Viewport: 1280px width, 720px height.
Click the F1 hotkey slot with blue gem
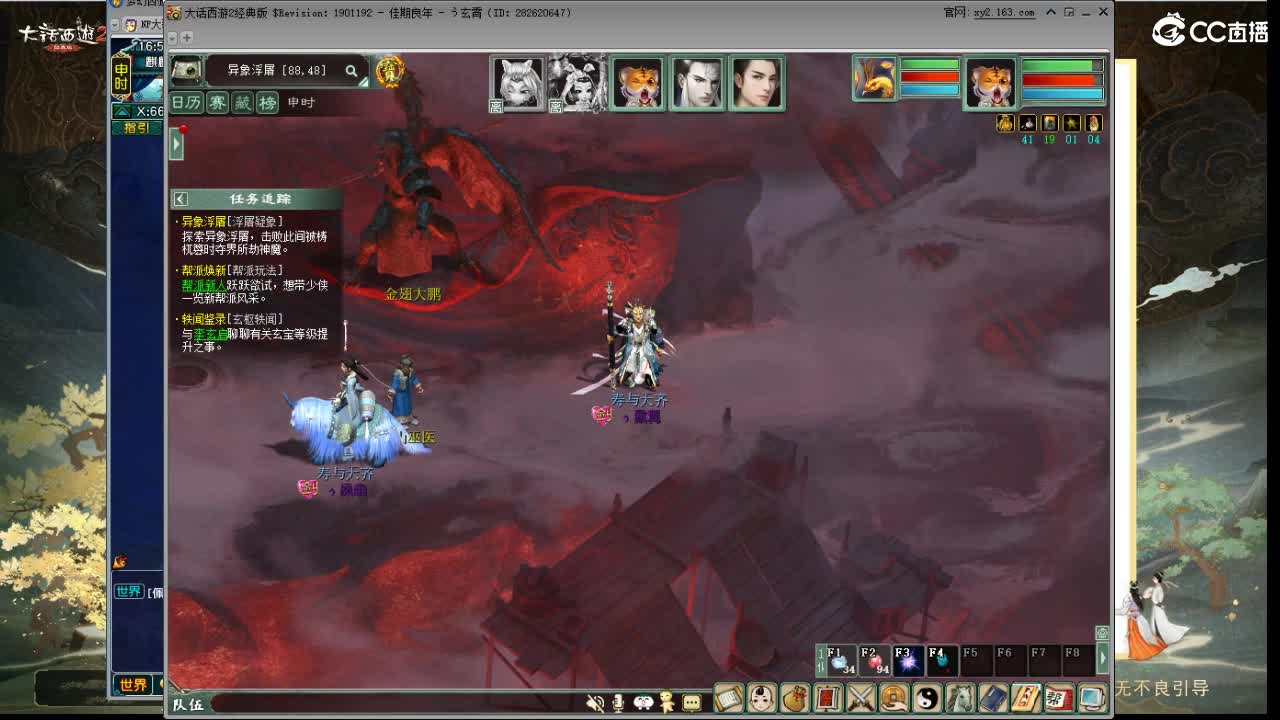click(843, 660)
